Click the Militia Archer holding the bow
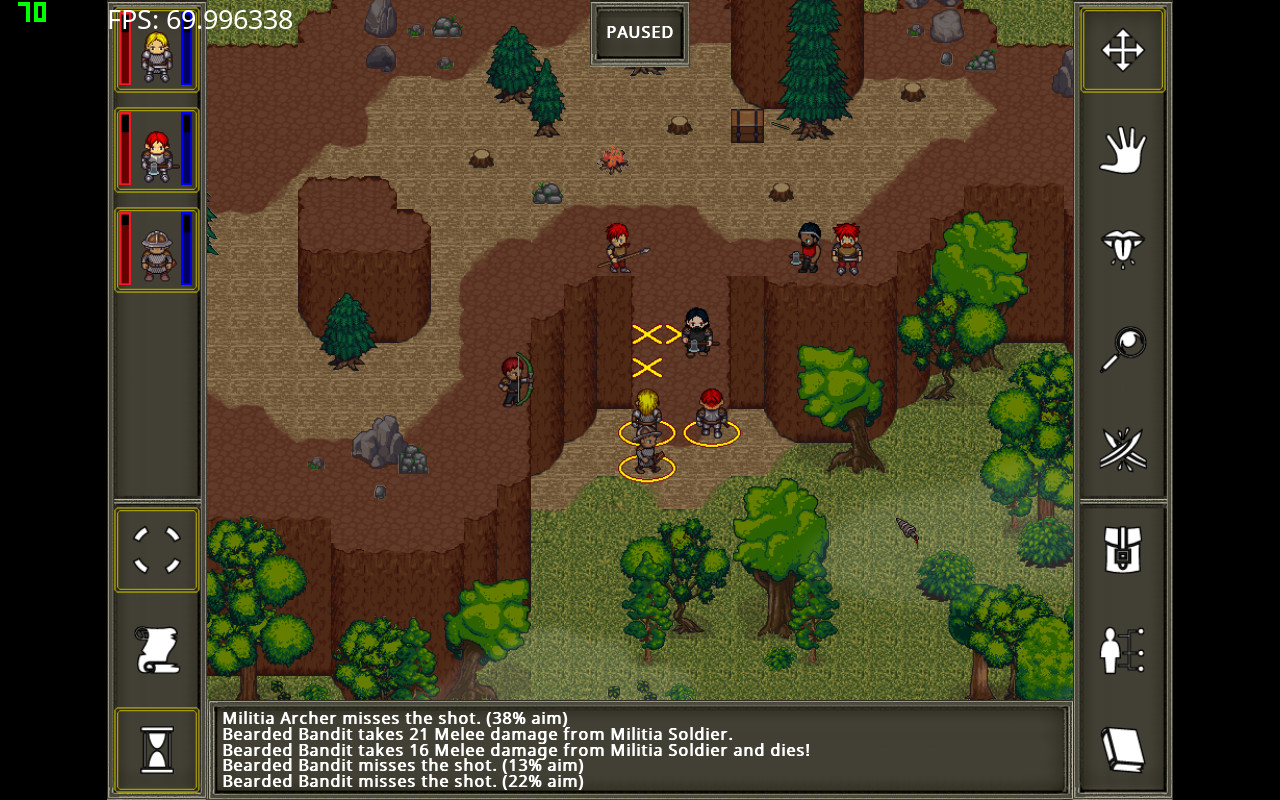This screenshot has height=800, width=1280. (x=513, y=380)
